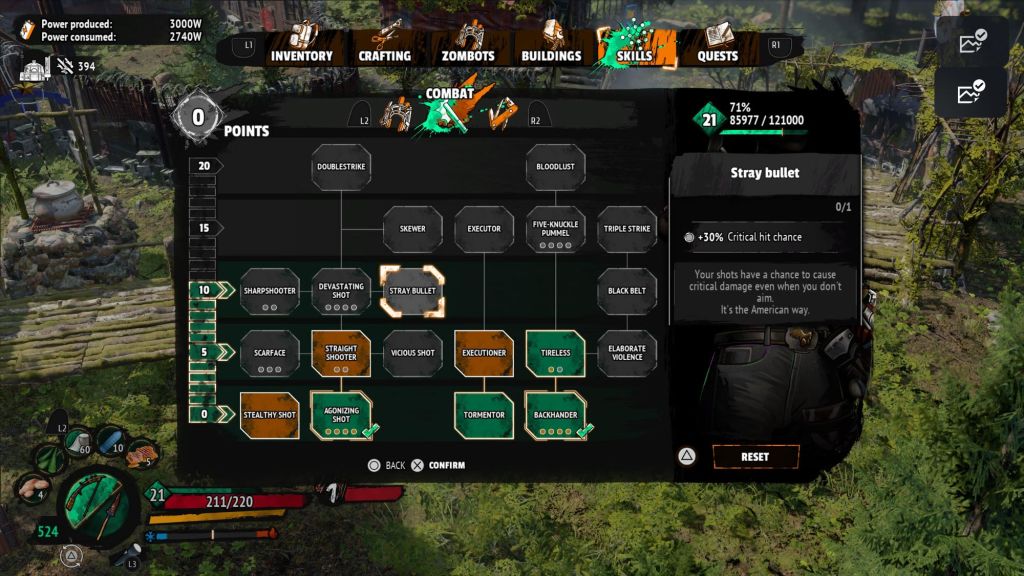
Task: Click the Devastating Shot skill
Action: click(x=341, y=292)
